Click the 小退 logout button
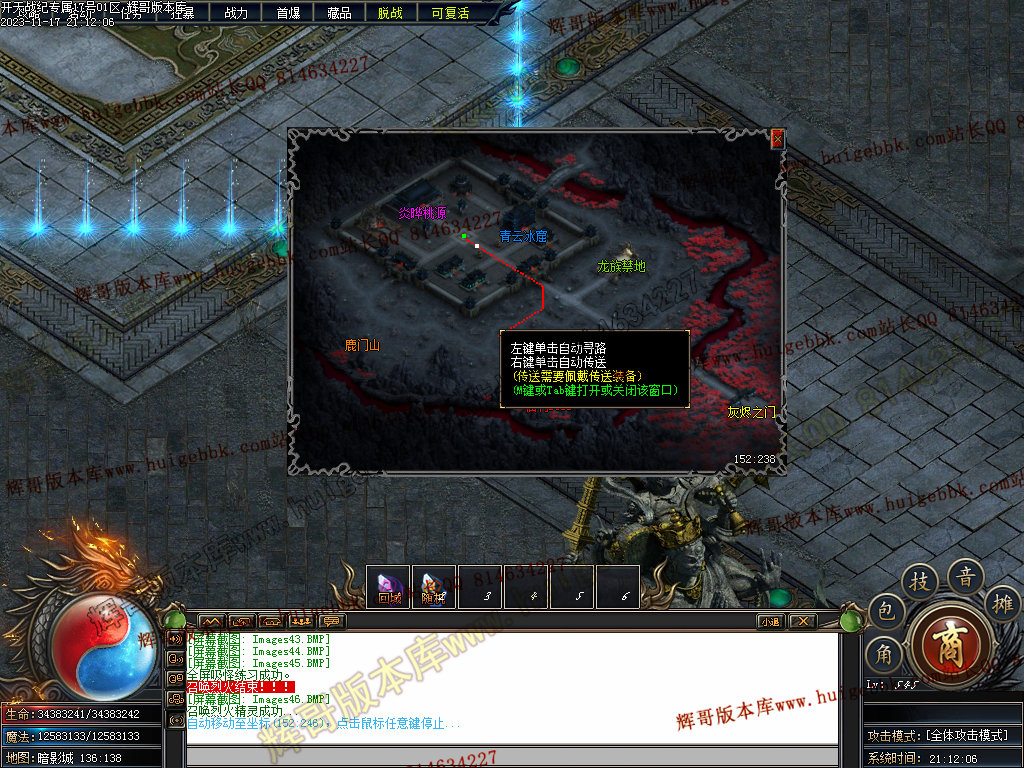Viewport: 1024px width, 768px height. [x=770, y=621]
